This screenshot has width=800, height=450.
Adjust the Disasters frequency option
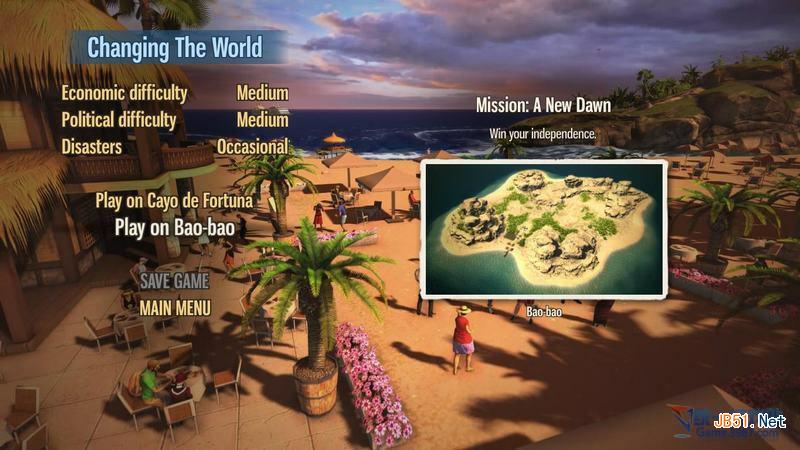253,146
